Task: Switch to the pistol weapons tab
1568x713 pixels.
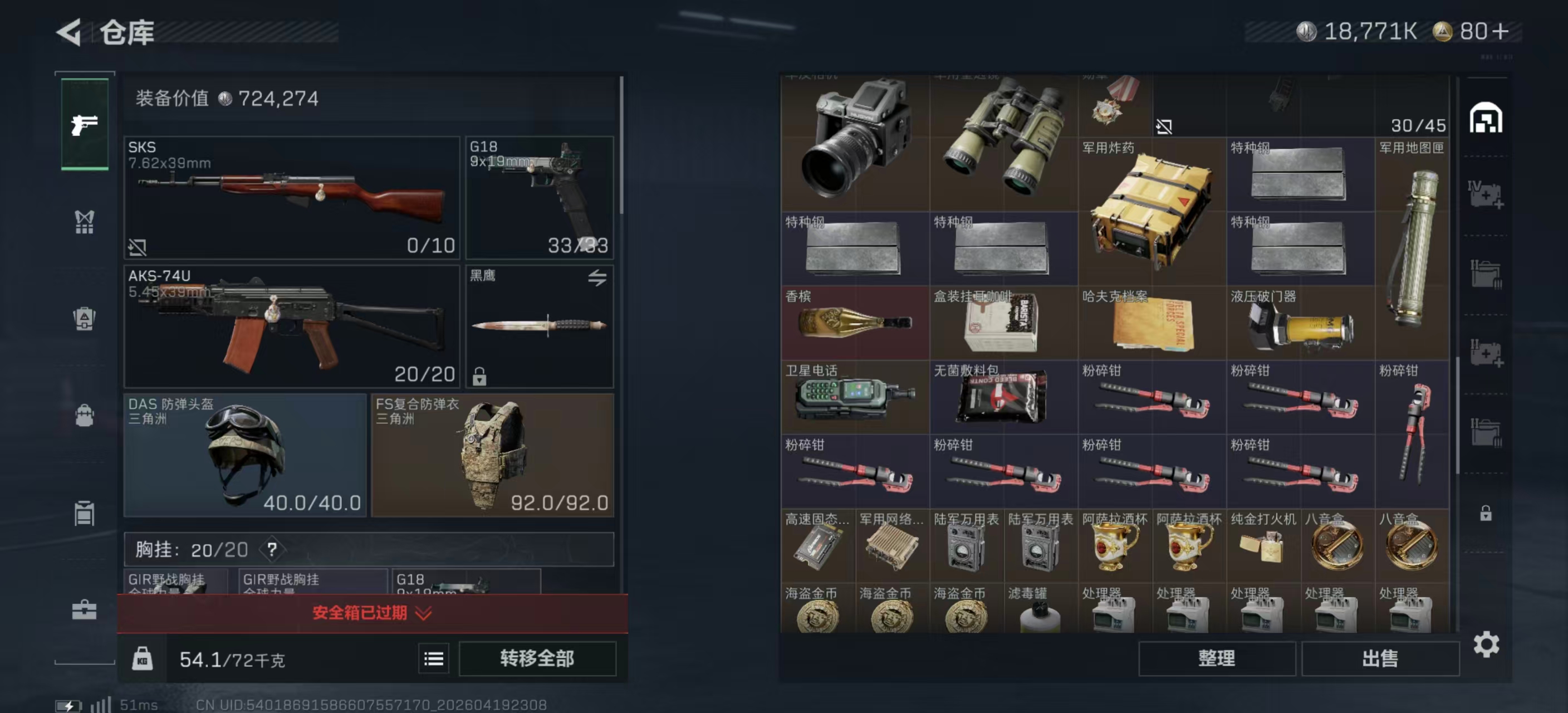Action: [x=85, y=124]
